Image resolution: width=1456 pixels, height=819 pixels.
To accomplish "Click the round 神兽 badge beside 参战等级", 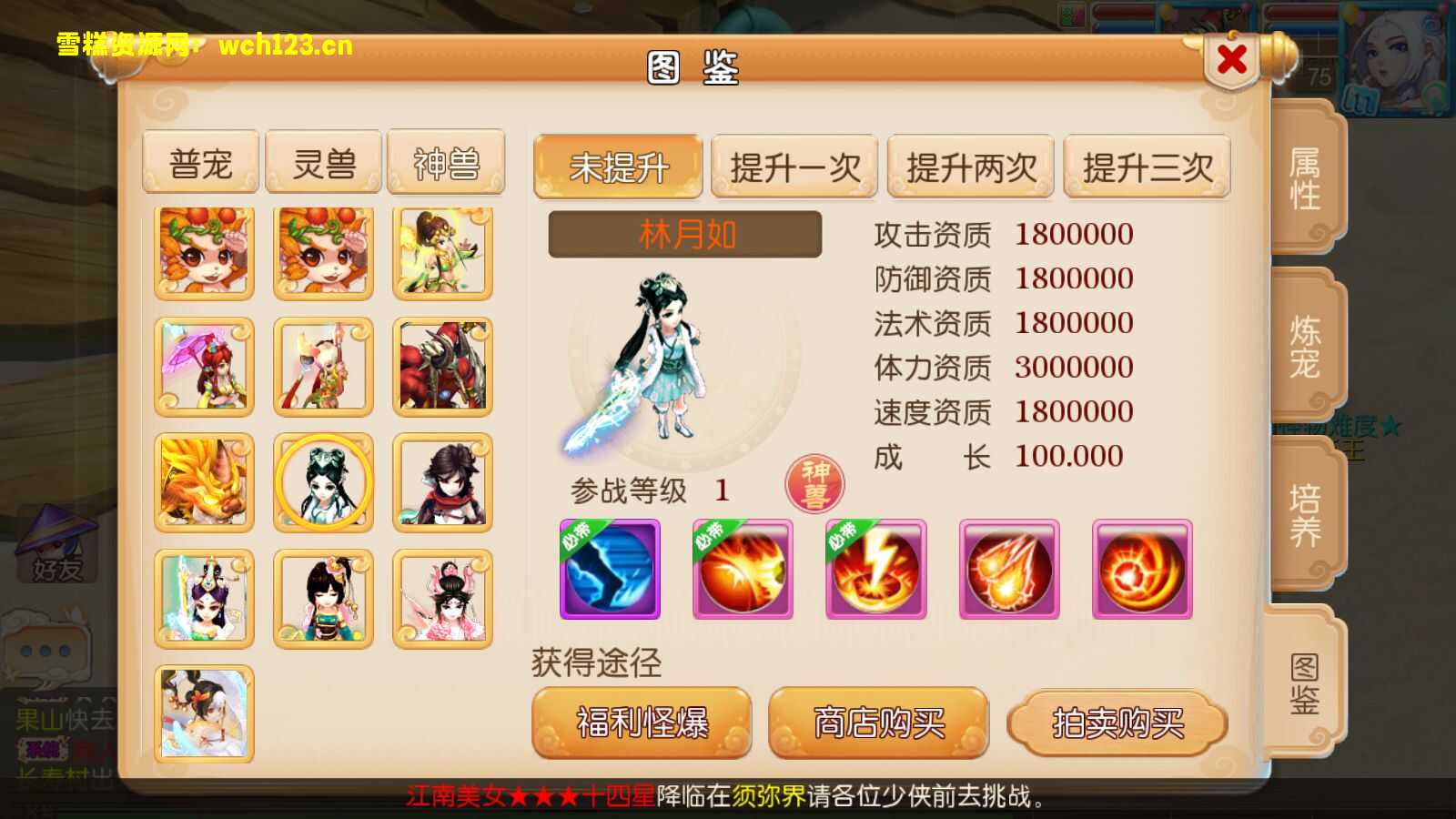I will [x=814, y=483].
